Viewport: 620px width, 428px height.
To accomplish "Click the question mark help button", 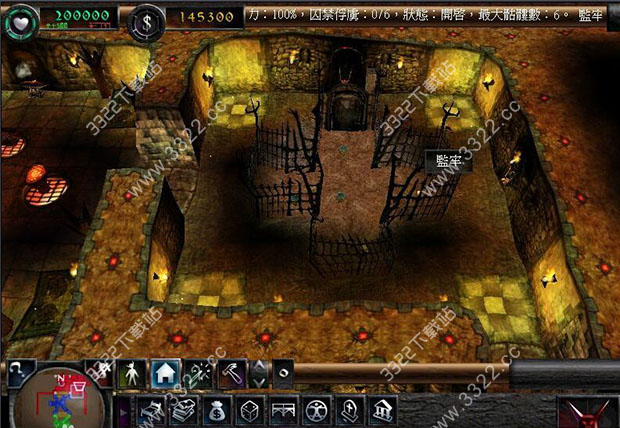I will (21, 372).
